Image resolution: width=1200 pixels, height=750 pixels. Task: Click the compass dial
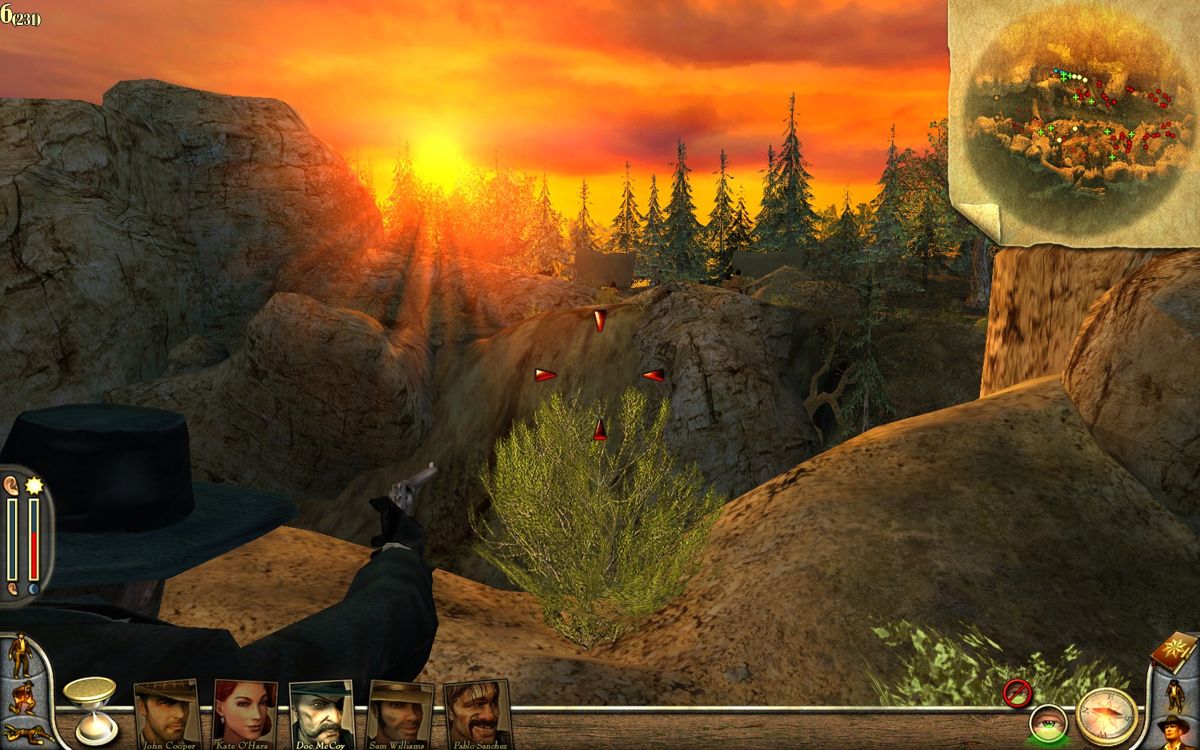[x=1107, y=716]
